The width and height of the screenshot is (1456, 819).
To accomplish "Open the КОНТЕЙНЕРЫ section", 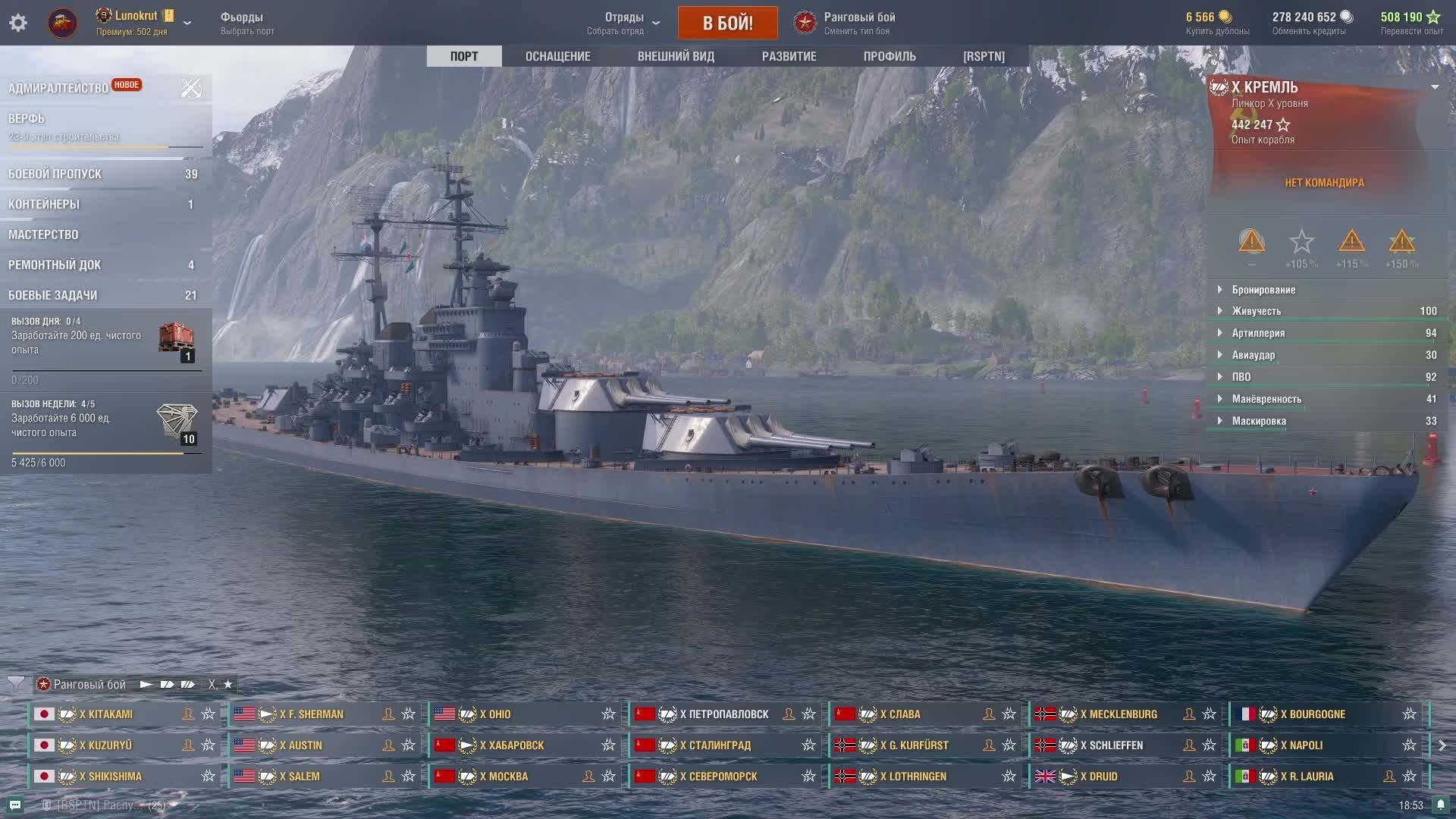I will pos(44,204).
